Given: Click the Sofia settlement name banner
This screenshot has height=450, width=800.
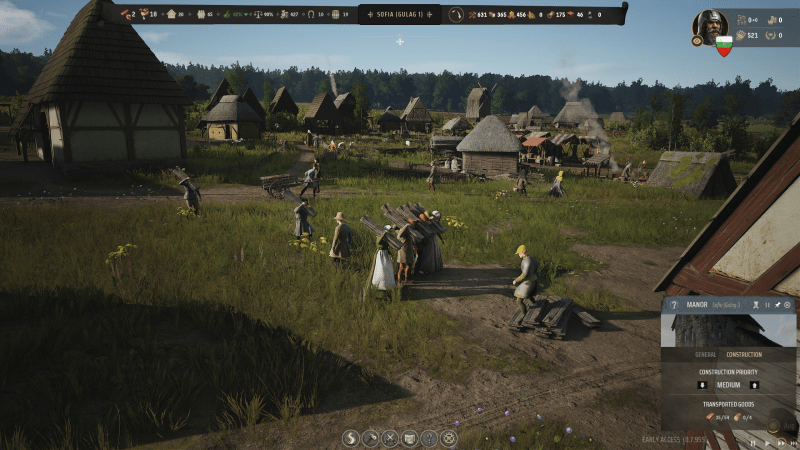Looking at the screenshot, I should tap(399, 15).
